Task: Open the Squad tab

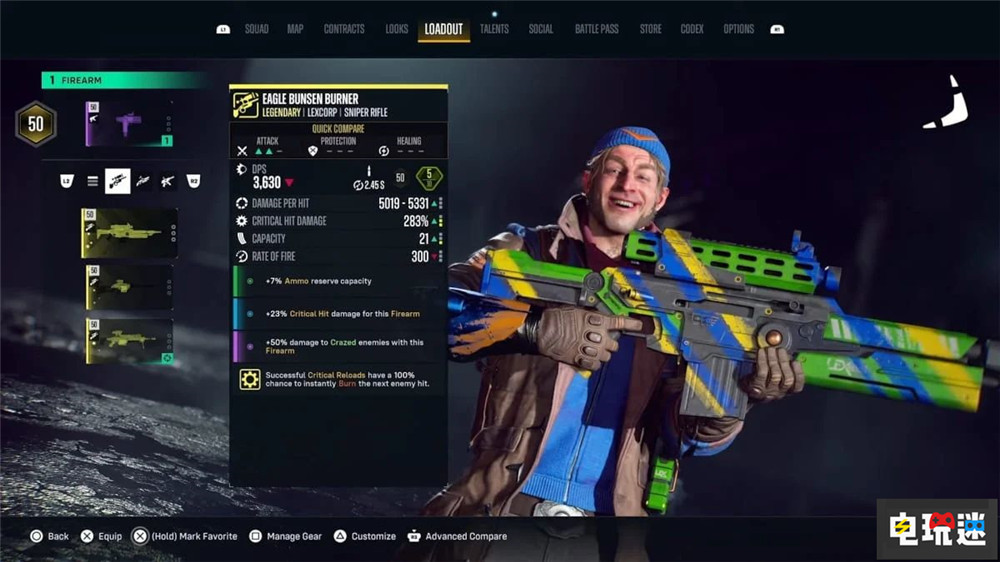Action: (x=257, y=29)
